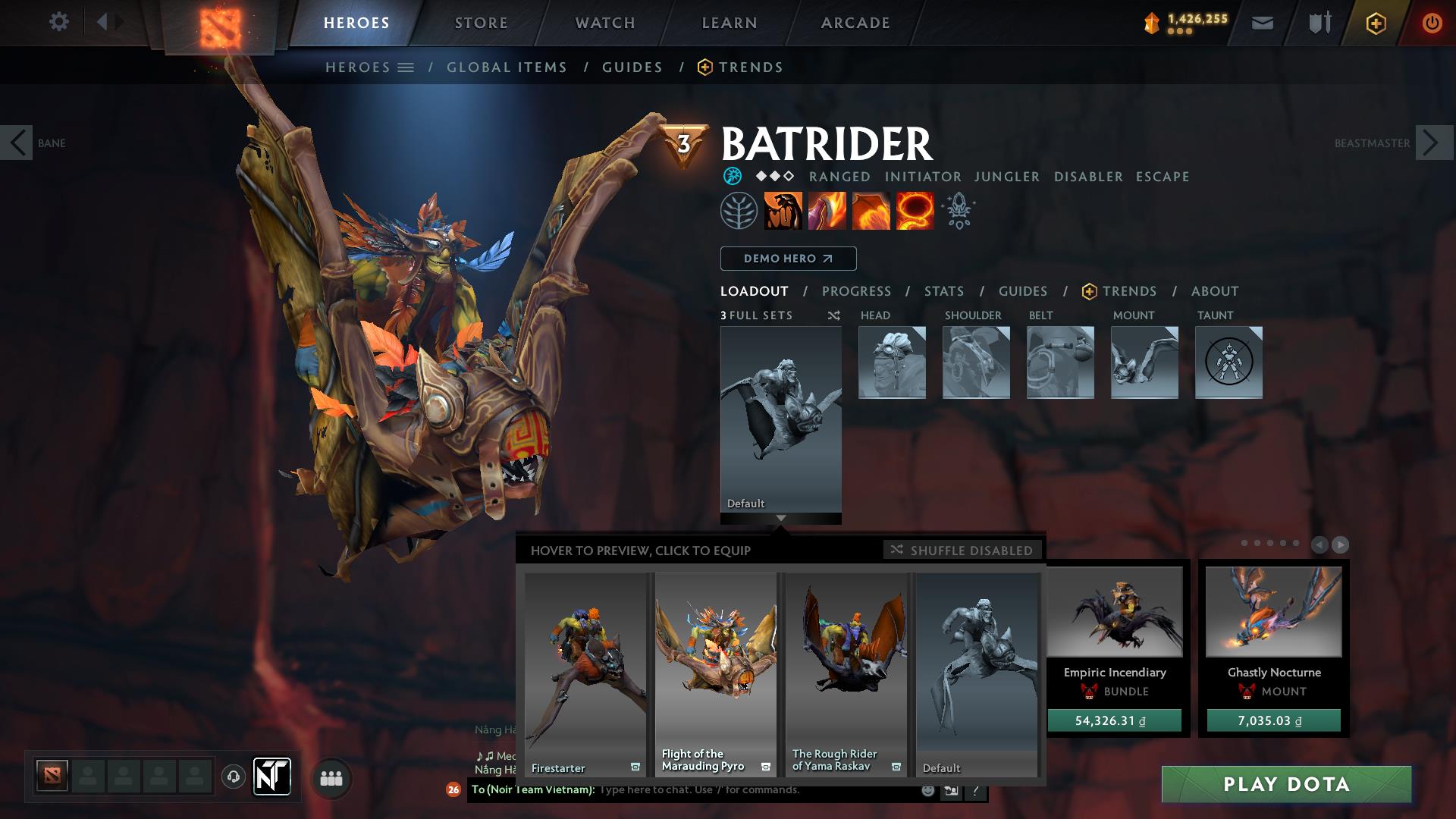Screen dimensions: 1456x819
Task: Click the shuffle icon next to 3 Full Sets
Action: click(x=833, y=316)
